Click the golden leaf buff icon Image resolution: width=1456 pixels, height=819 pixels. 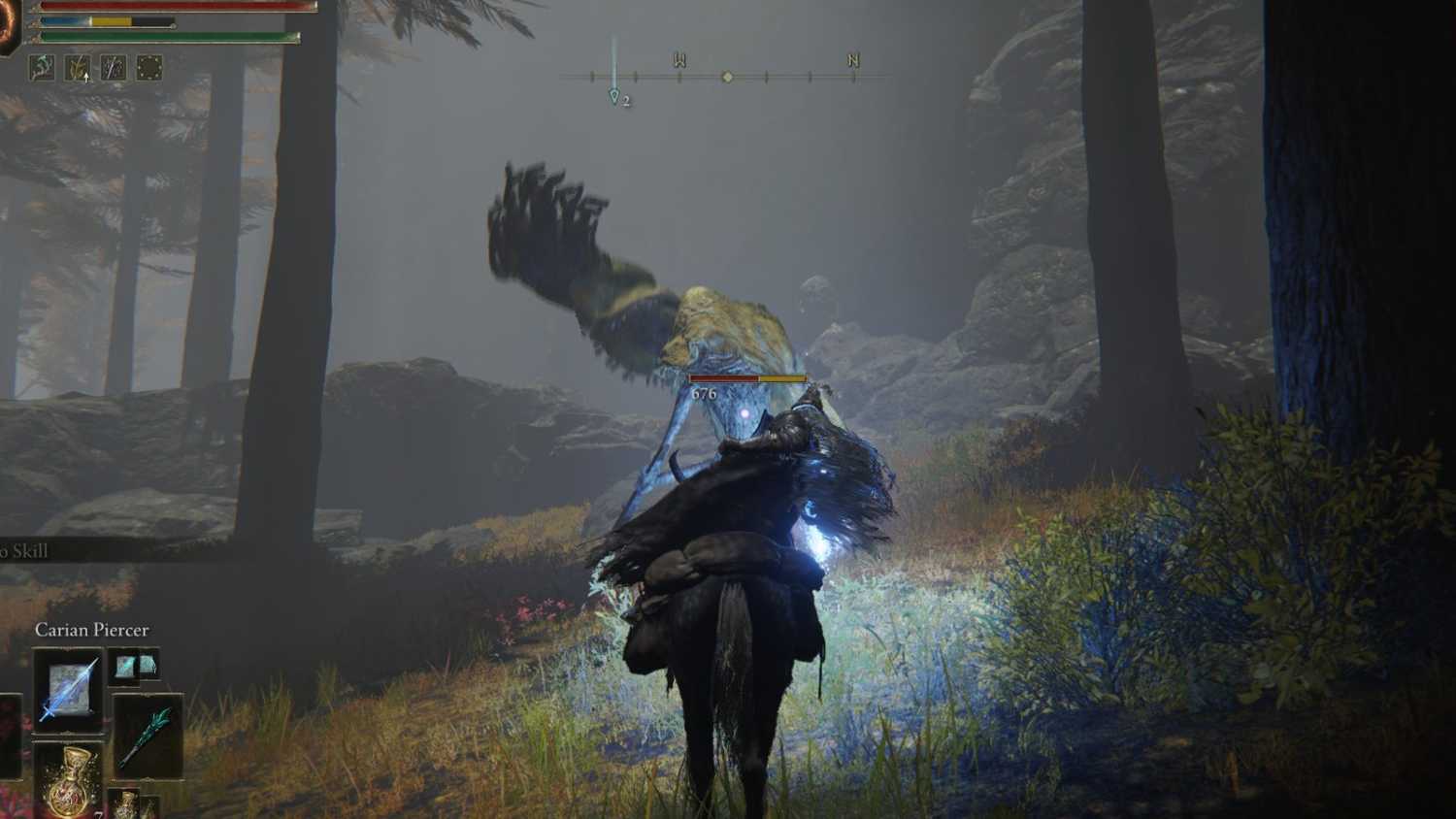[77, 67]
